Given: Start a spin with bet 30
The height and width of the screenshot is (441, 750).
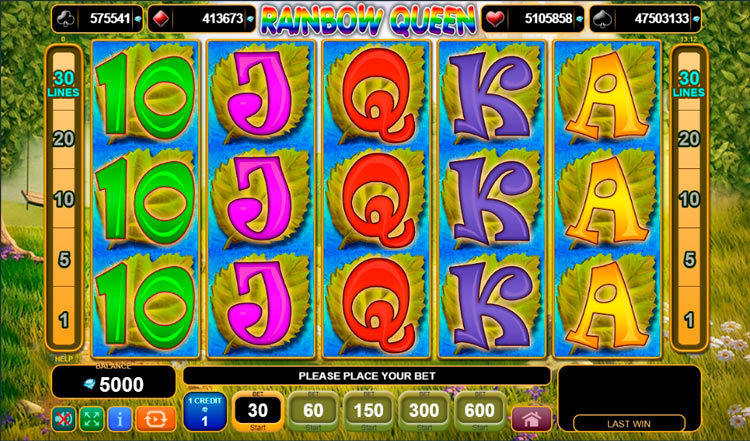Looking at the screenshot, I should click(x=258, y=412).
